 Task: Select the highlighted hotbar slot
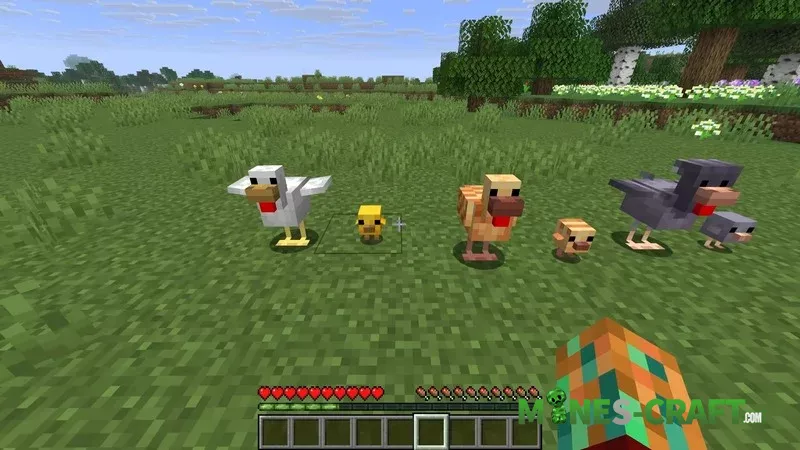[x=432, y=432]
